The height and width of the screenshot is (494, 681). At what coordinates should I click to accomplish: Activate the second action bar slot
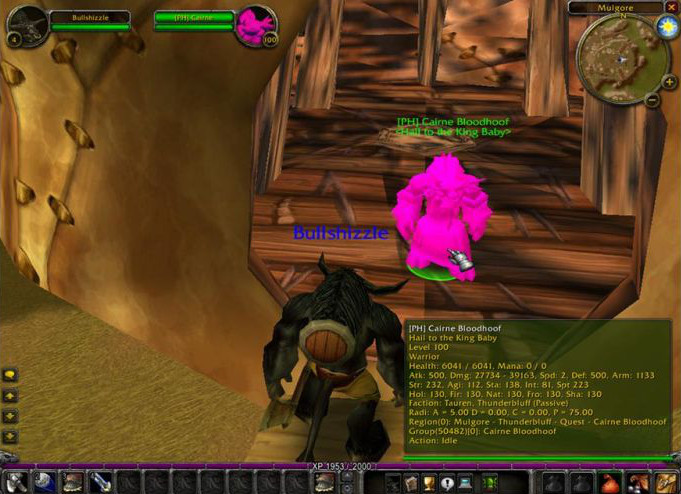(x=44, y=483)
